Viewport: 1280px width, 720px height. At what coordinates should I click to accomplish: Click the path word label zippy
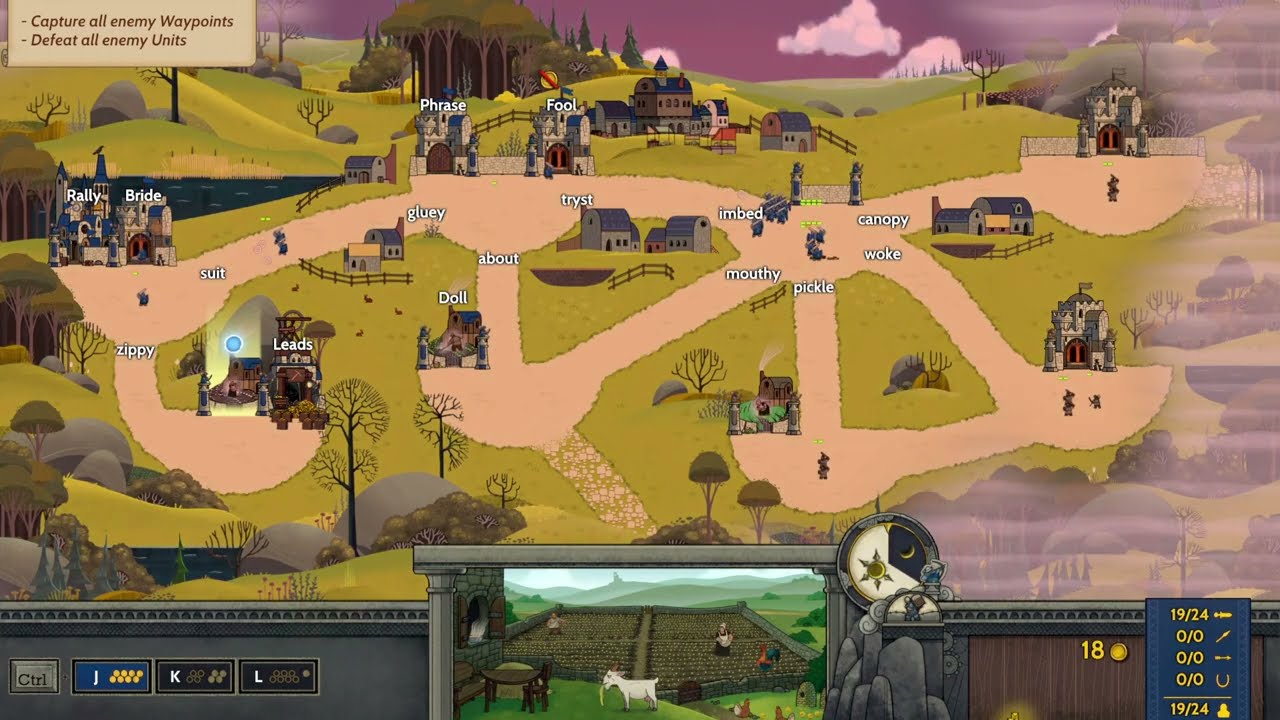135,350
